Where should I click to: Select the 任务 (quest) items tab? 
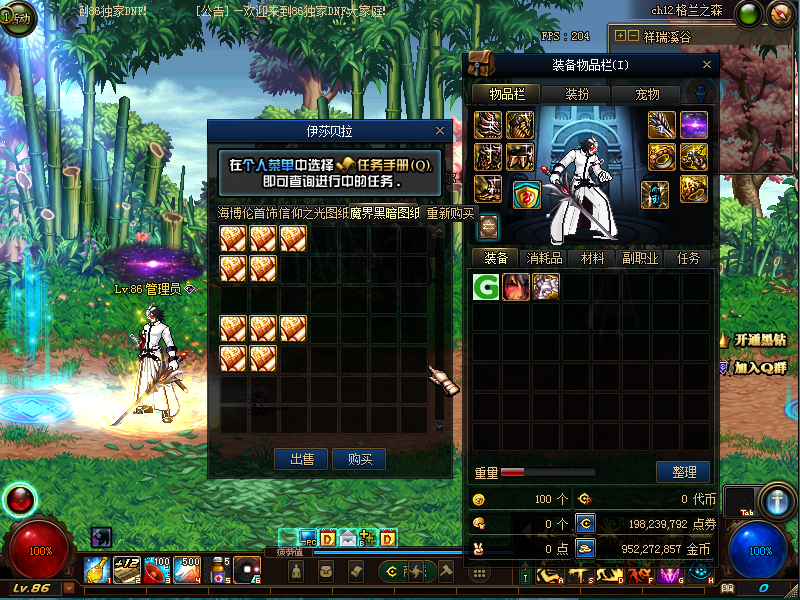[x=688, y=258]
